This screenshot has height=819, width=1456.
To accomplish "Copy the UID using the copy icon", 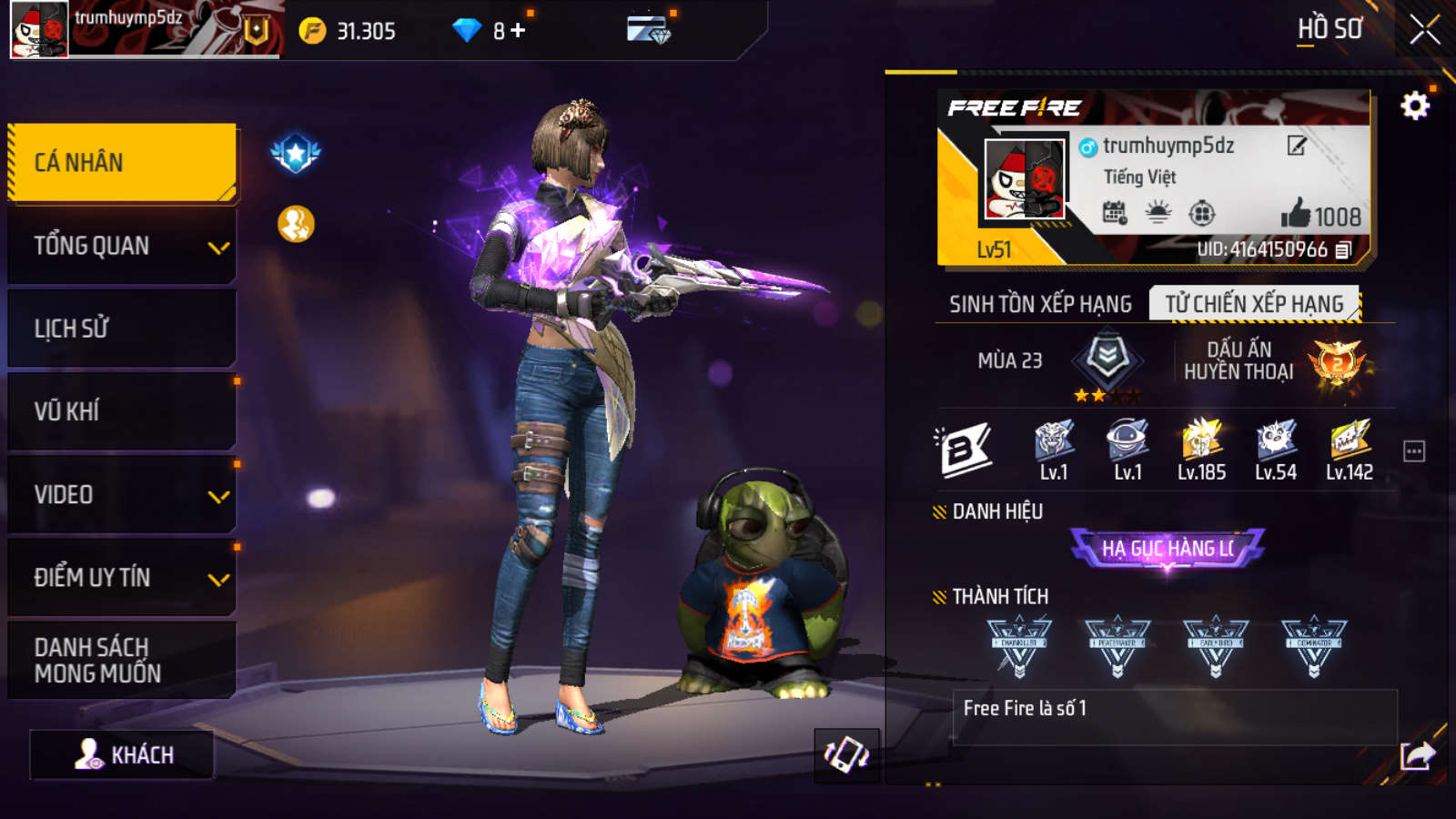I will point(1343,249).
